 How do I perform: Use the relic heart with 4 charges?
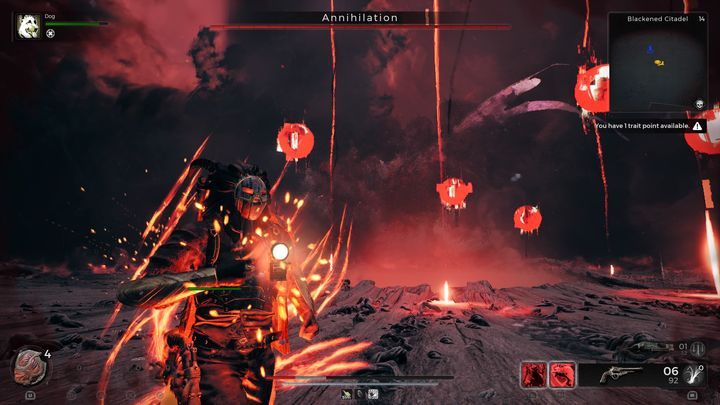(x=28, y=367)
